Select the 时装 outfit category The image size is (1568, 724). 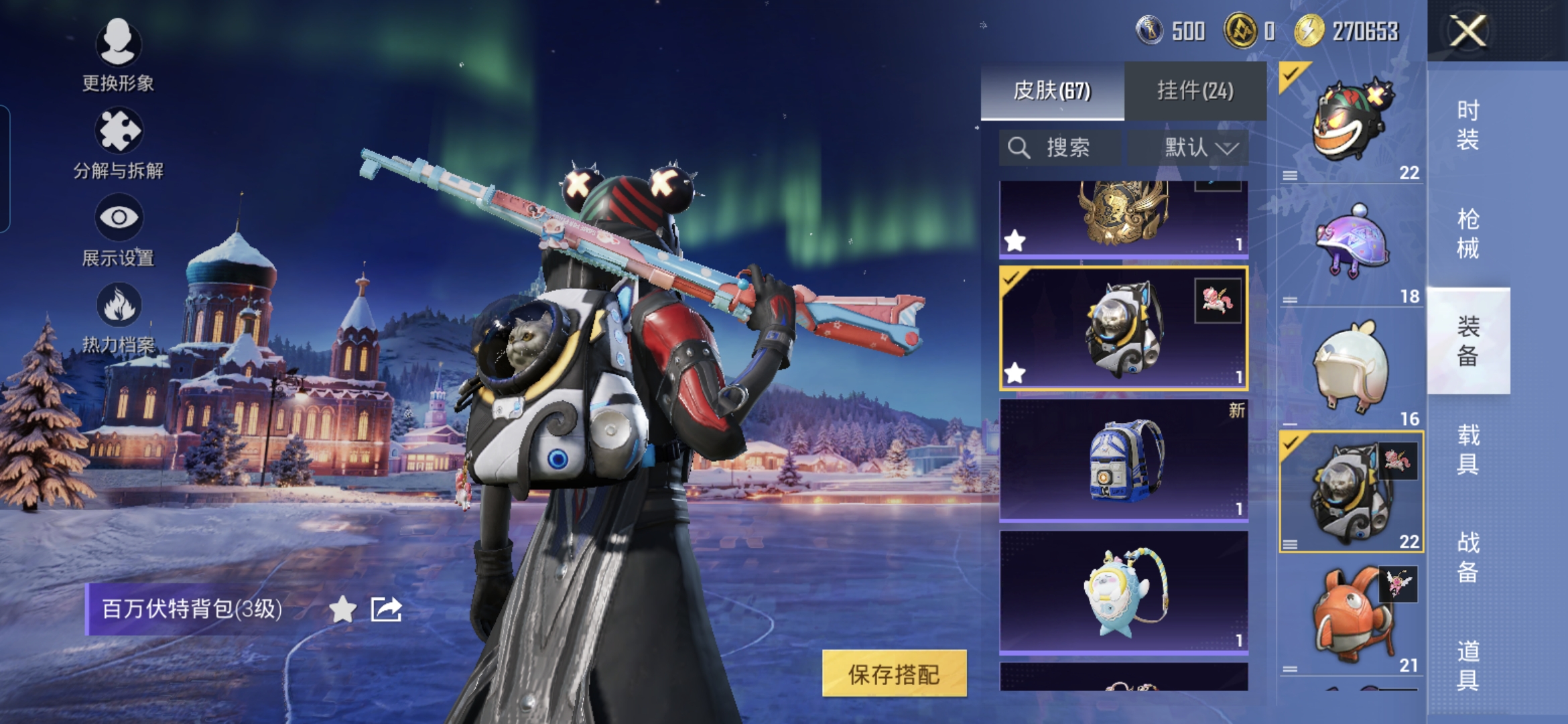click(1467, 125)
